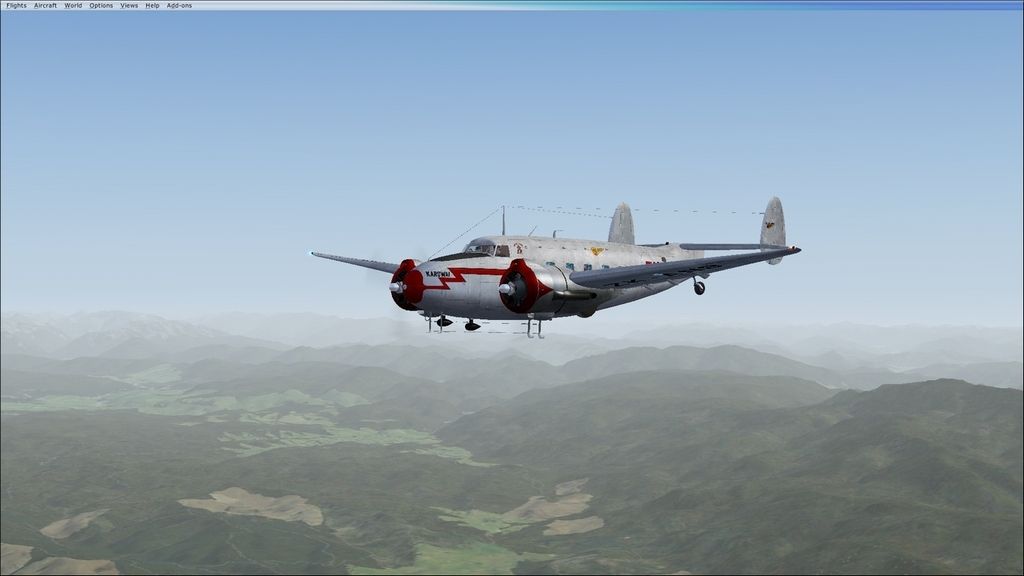Open the Views menu

tap(129, 5)
